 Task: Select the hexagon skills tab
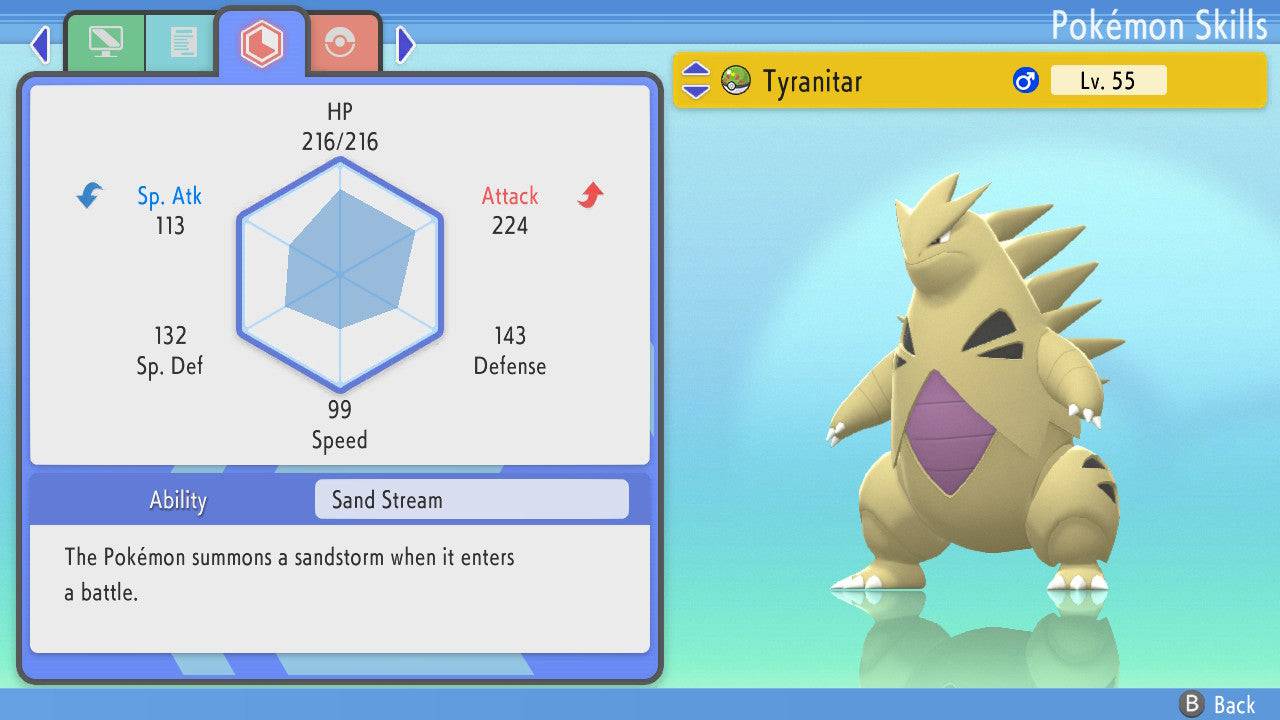pos(261,43)
